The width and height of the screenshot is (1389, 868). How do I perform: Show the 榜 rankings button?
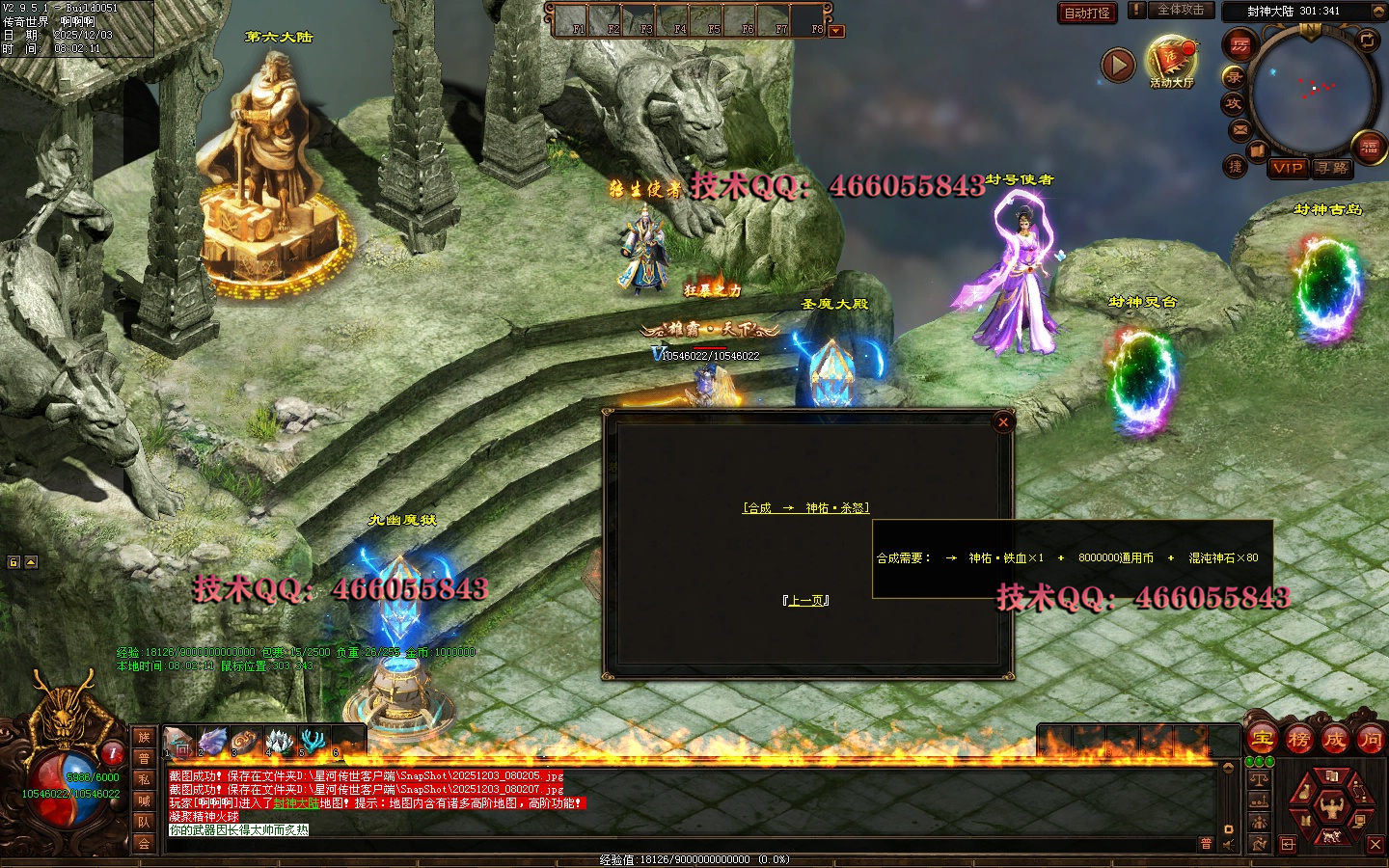tap(1298, 740)
